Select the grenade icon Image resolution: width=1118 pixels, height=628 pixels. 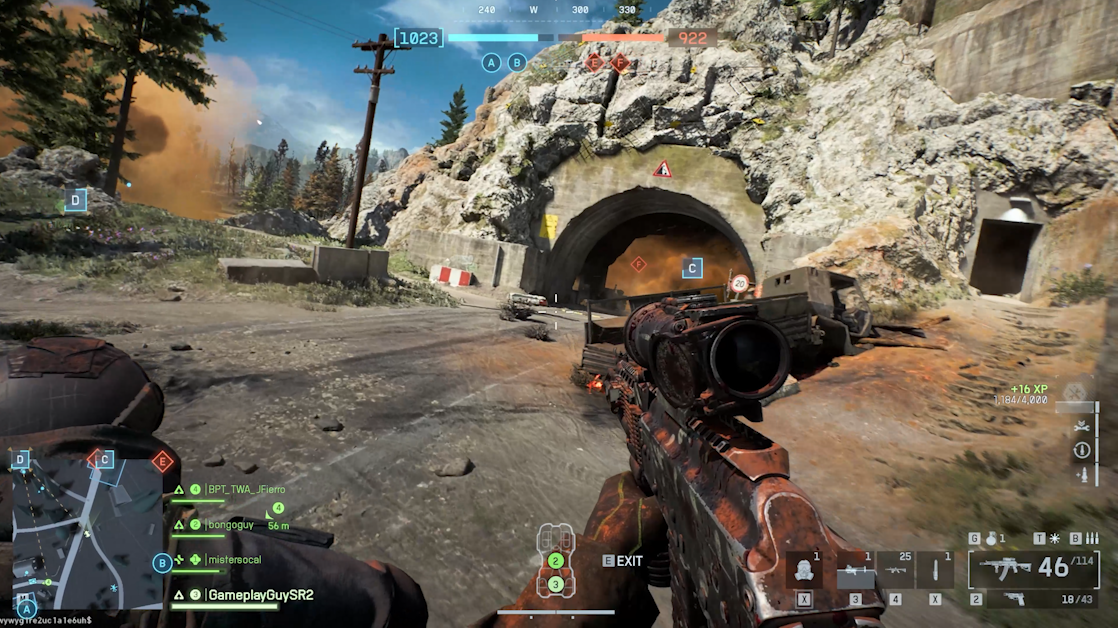click(993, 538)
